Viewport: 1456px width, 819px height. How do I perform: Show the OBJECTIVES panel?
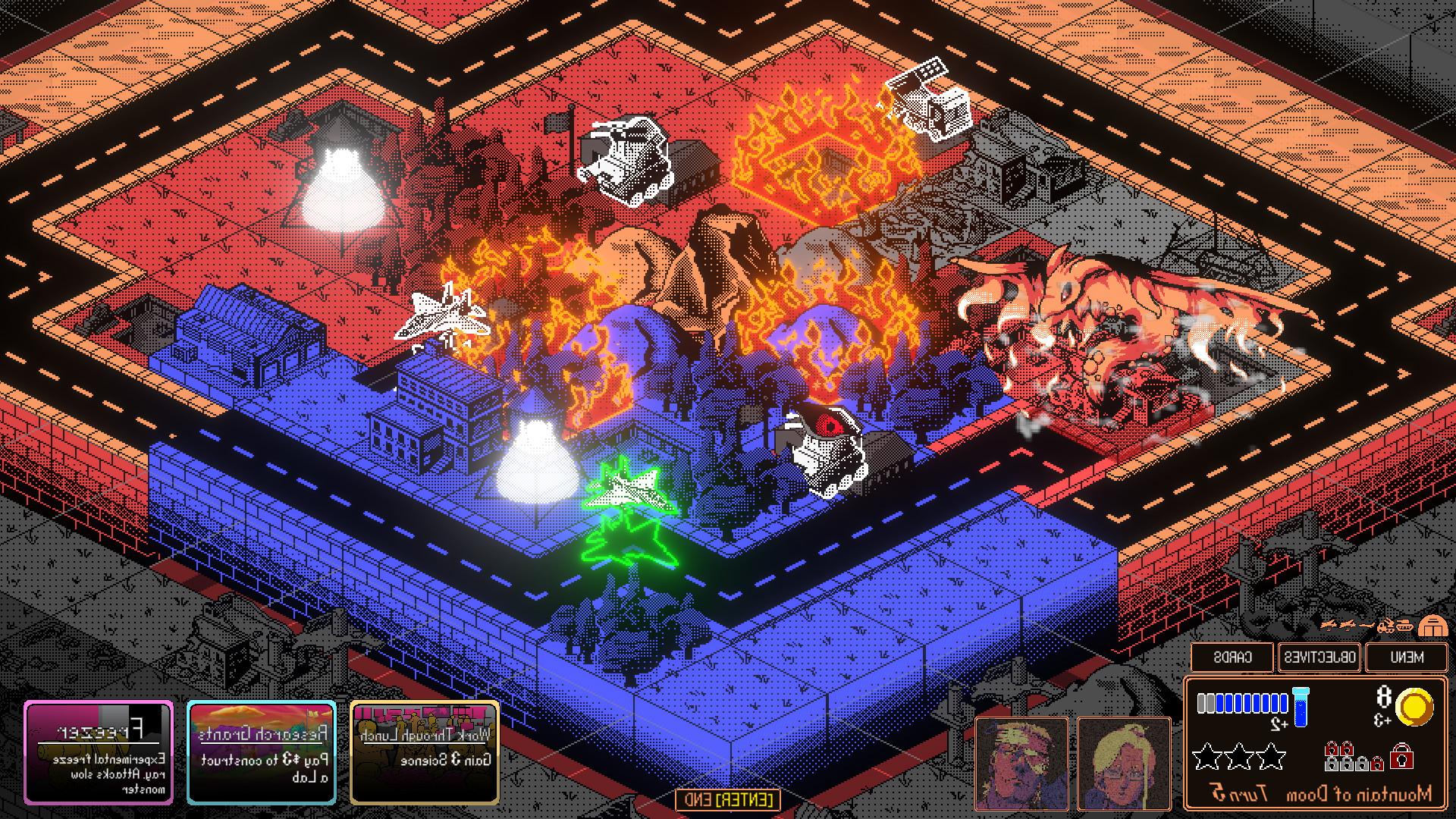pyautogui.click(x=1319, y=657)
